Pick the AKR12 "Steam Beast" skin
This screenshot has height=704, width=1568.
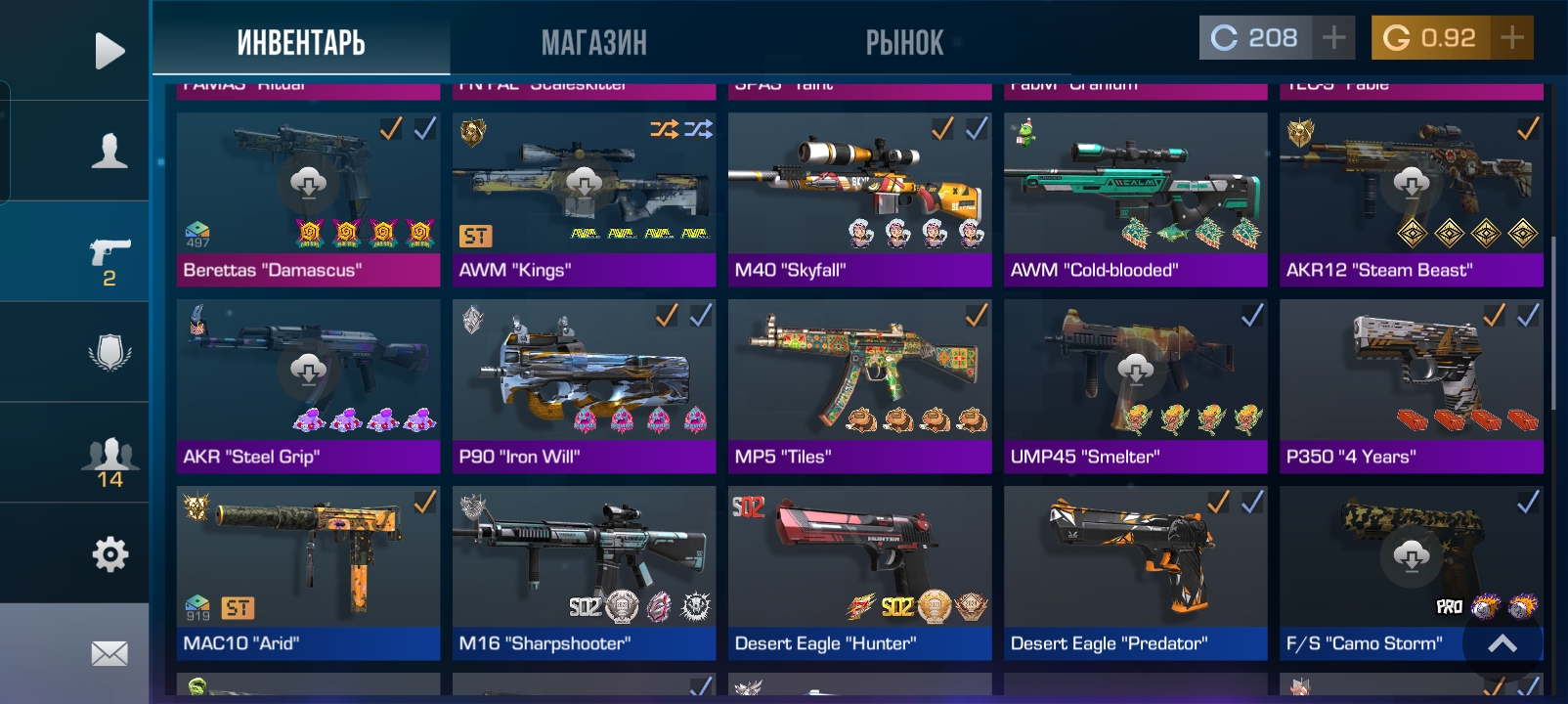tap(1411, 199)
